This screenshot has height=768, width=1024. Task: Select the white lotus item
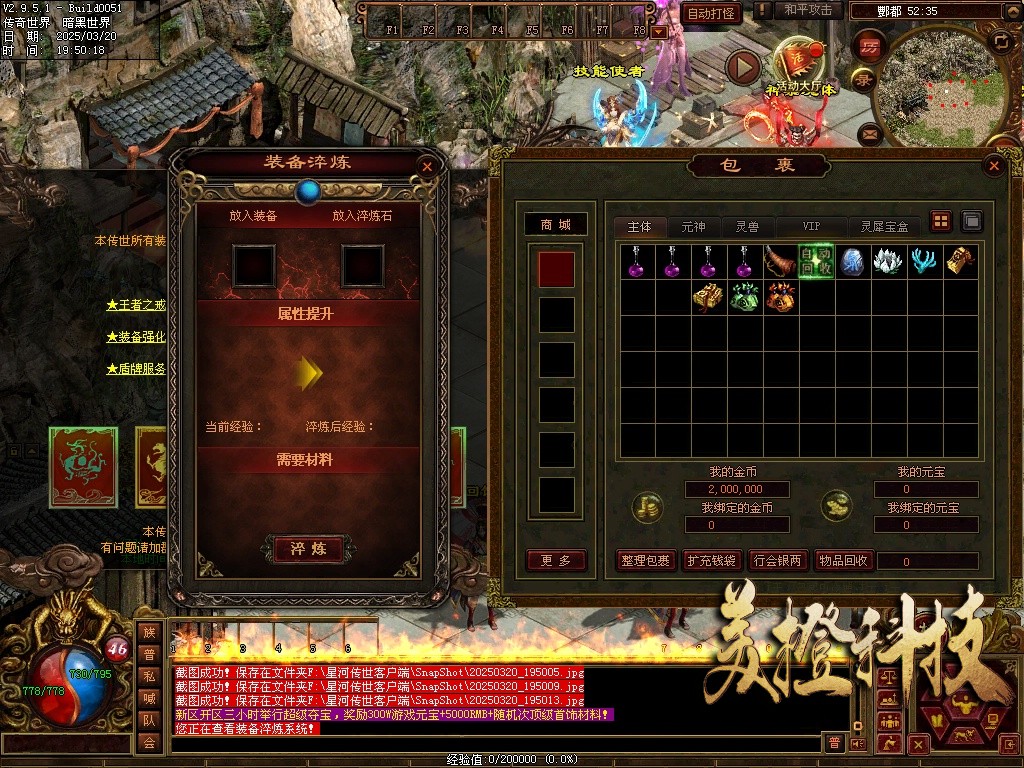888,261
